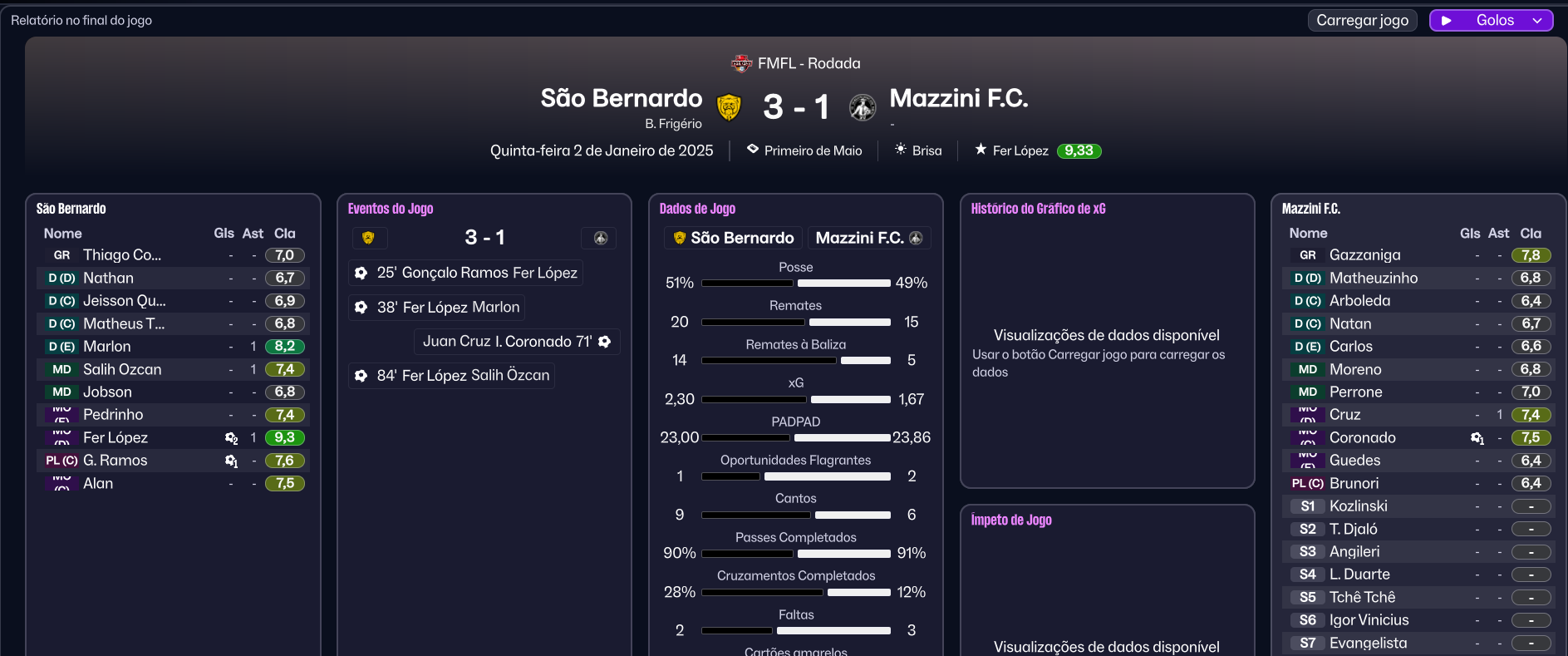
Task: Click the star icon marking Fer López best player
Action: pos(981,150)
